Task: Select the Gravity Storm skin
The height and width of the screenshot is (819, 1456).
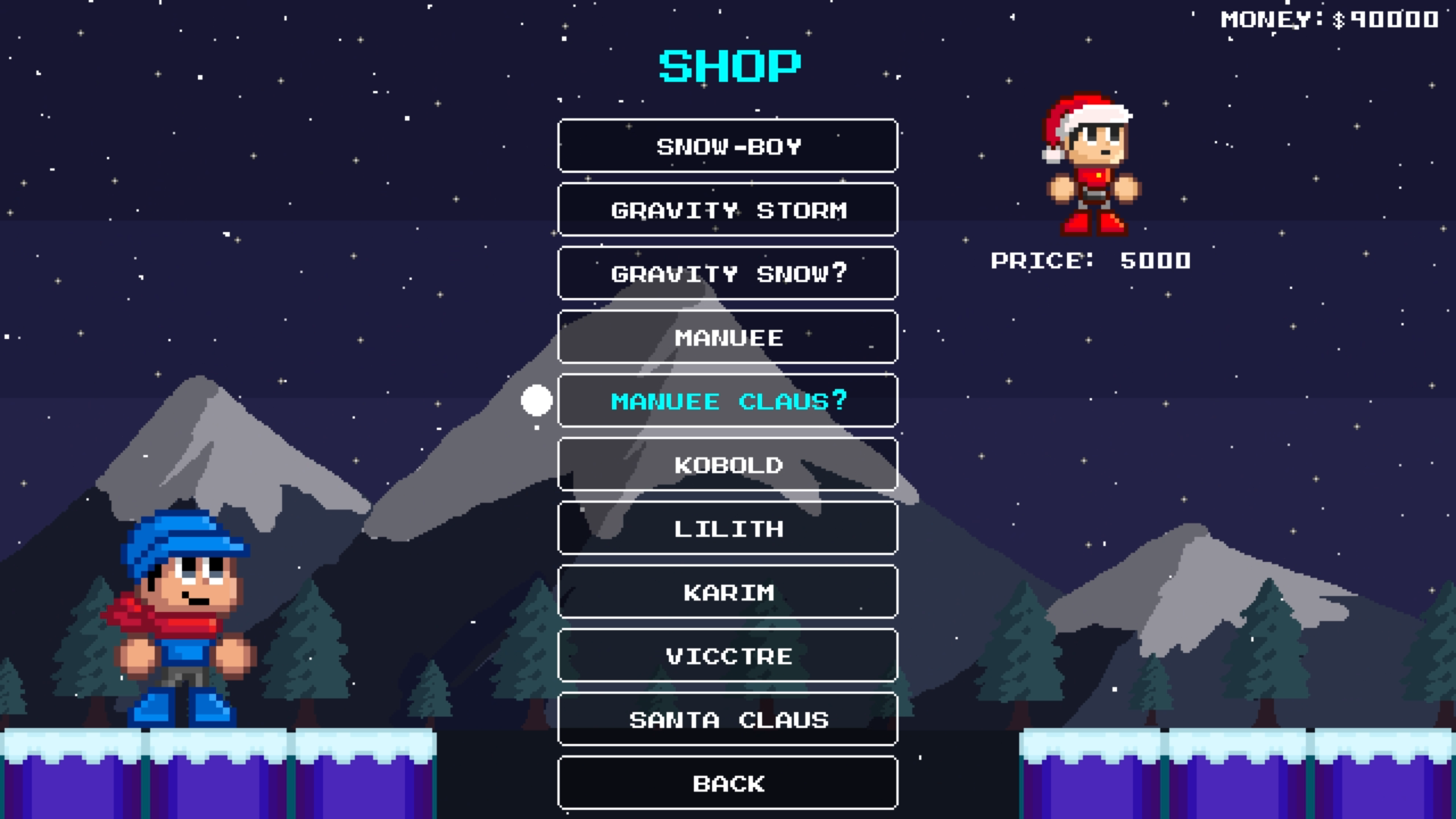Action: pos(726,210)
